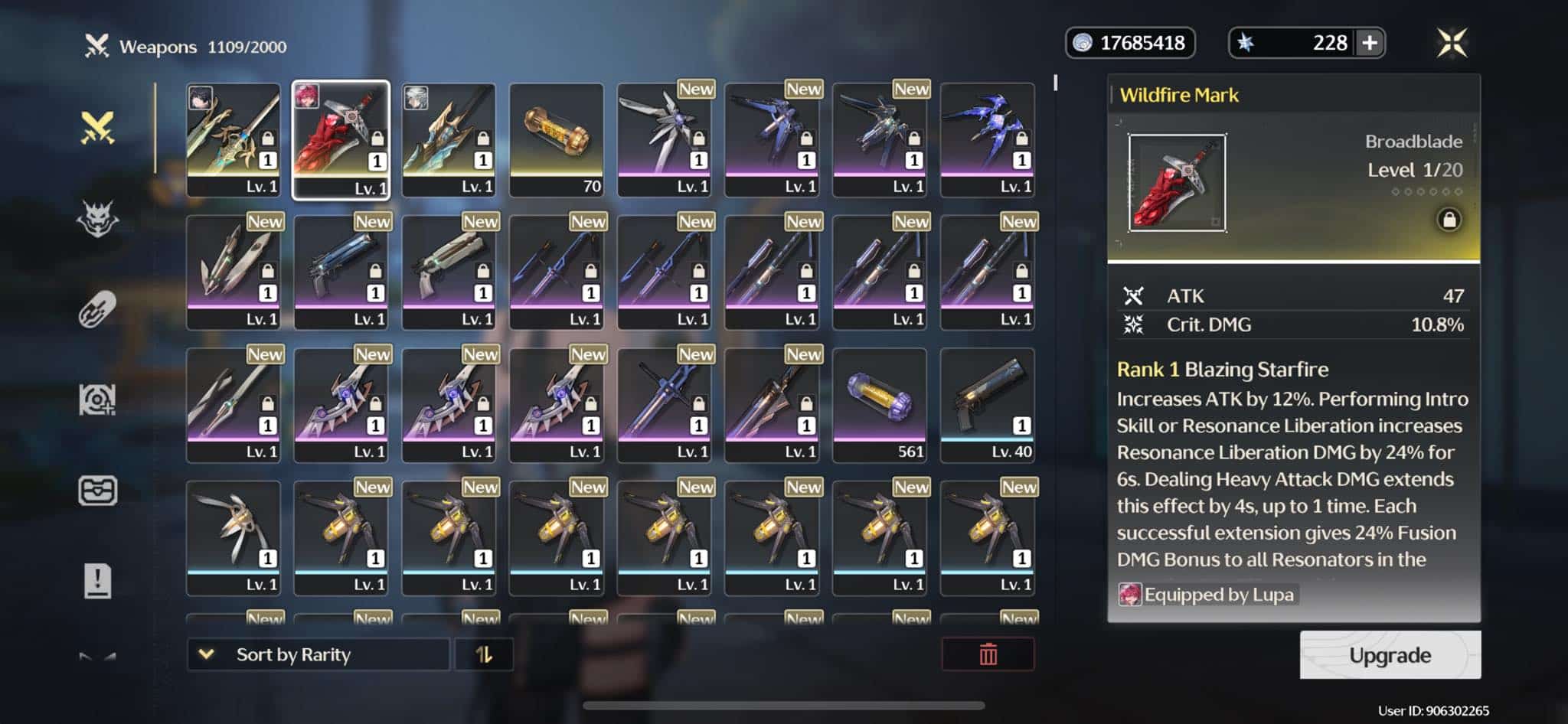Open the Sort by Rarity dropdown
Screen dimensions: 1568x724
(318, 655)
